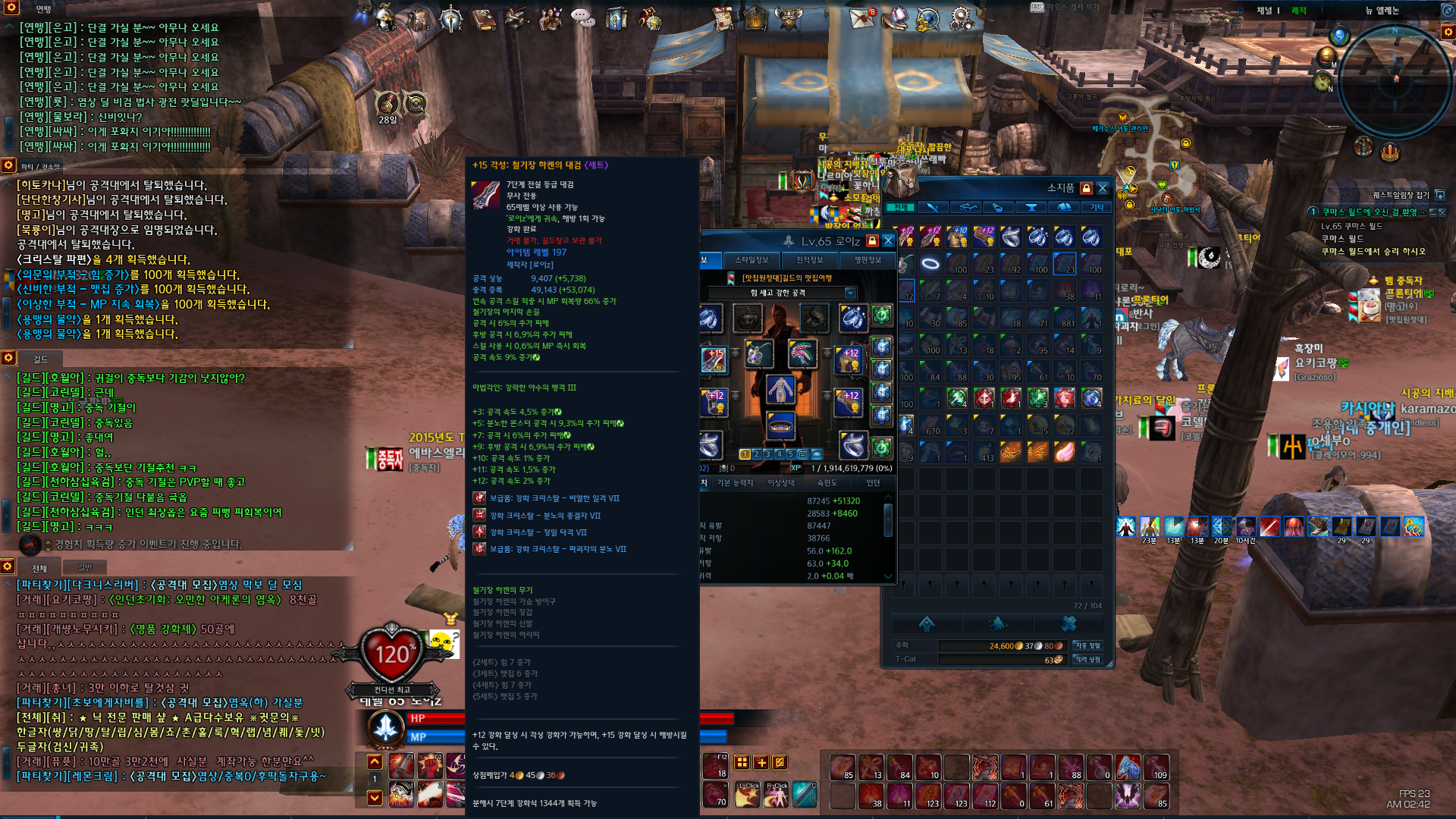Switch chat to the 일반 tab
Screen dimensions: 1456x819
click(x=84, y=568)
